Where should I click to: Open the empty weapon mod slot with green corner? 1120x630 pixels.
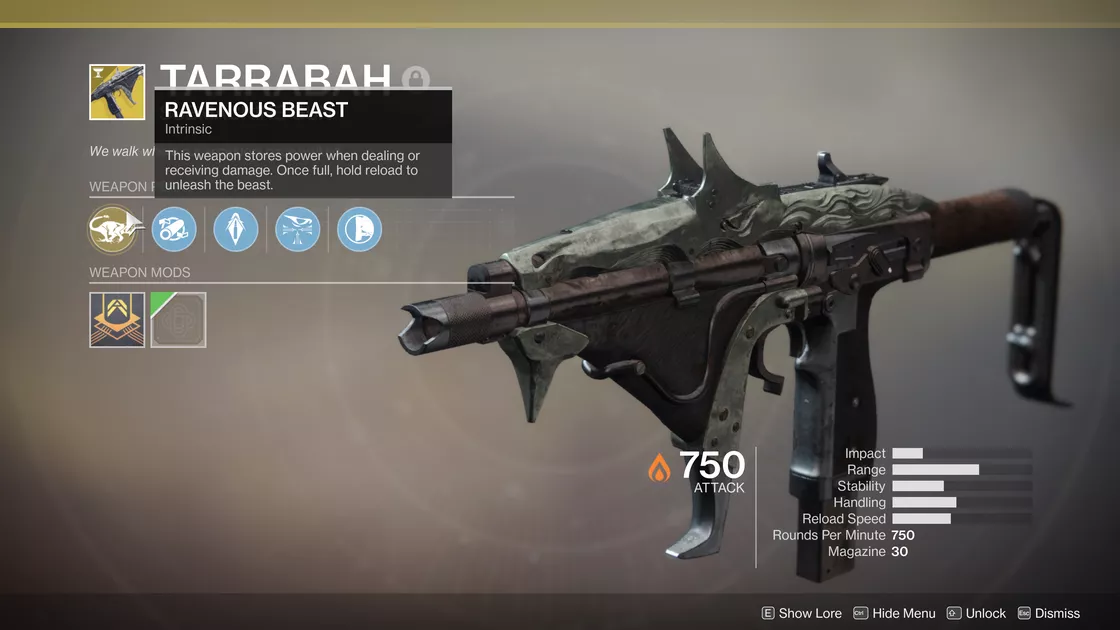[x=179, y=320]
